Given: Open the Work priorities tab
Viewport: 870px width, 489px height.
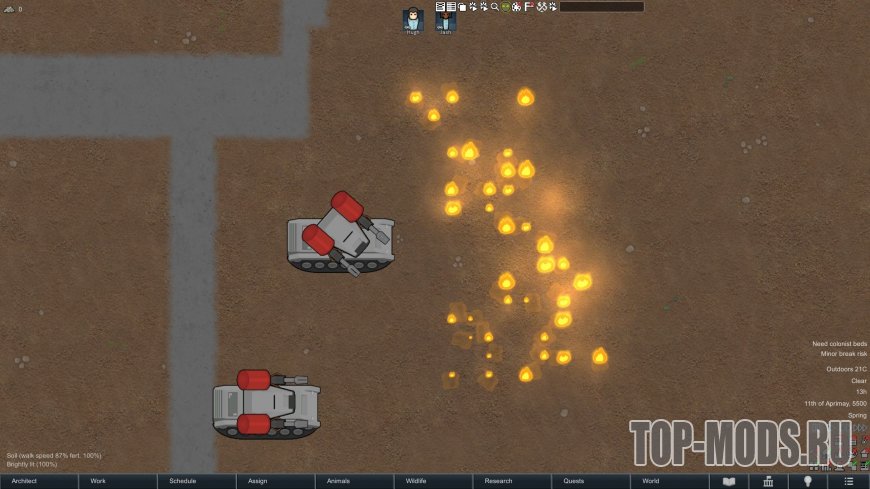Looking at the screenshot, I should click(118, 481).
